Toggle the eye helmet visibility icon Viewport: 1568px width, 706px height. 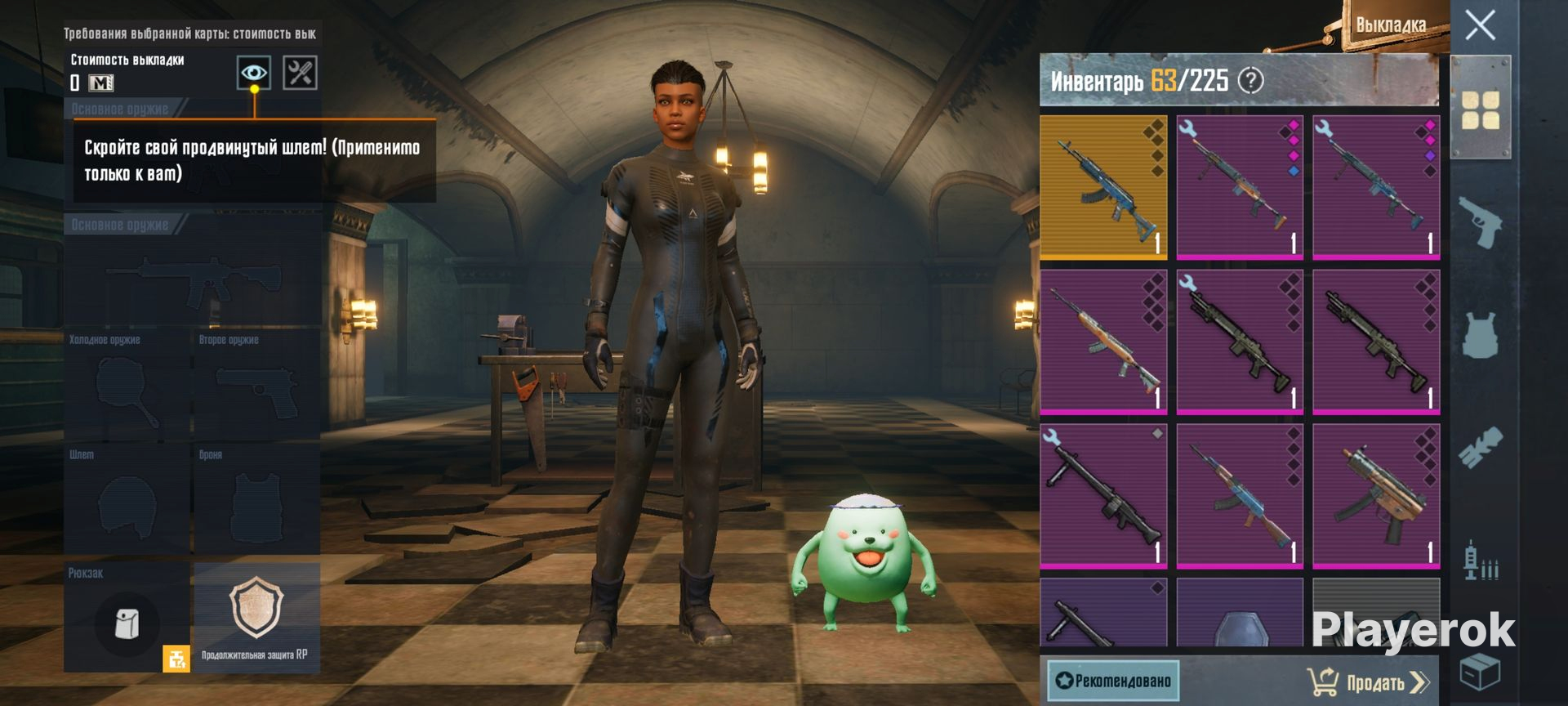tap(254, 73)
